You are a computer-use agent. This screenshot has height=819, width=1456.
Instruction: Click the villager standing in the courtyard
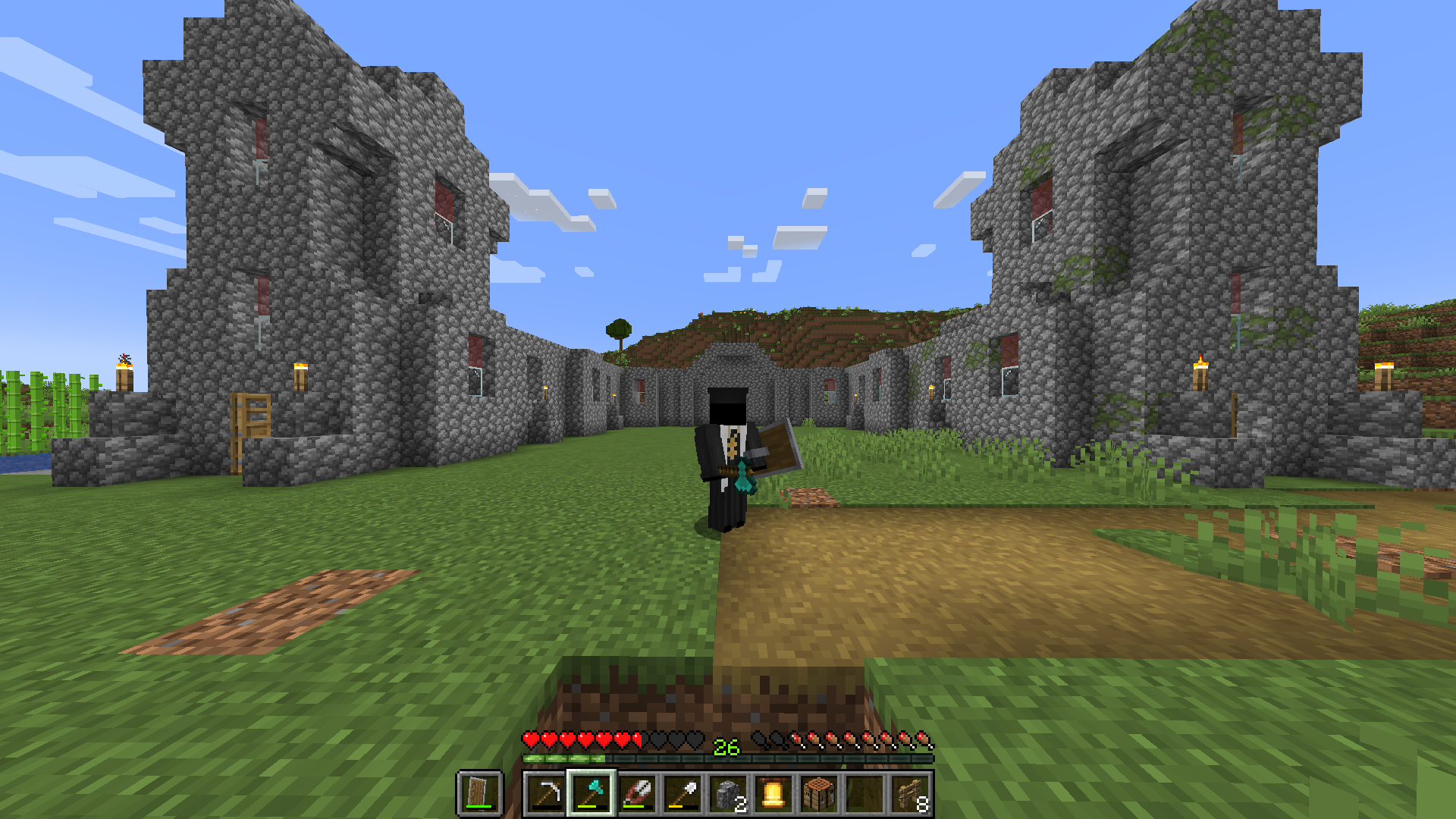pos(724,455)
